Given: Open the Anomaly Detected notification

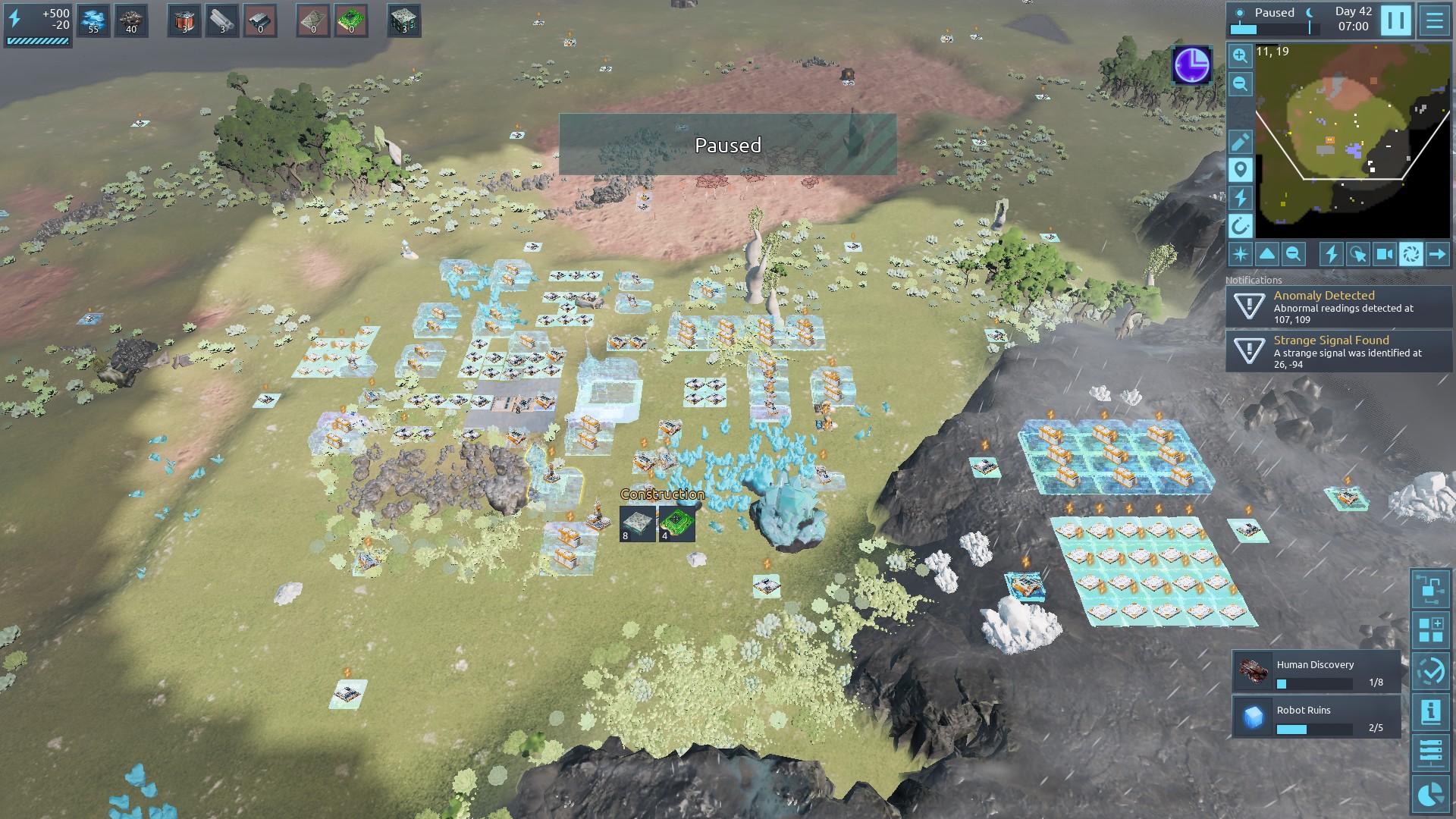Looking at the screenshot, I should 1339,307.
